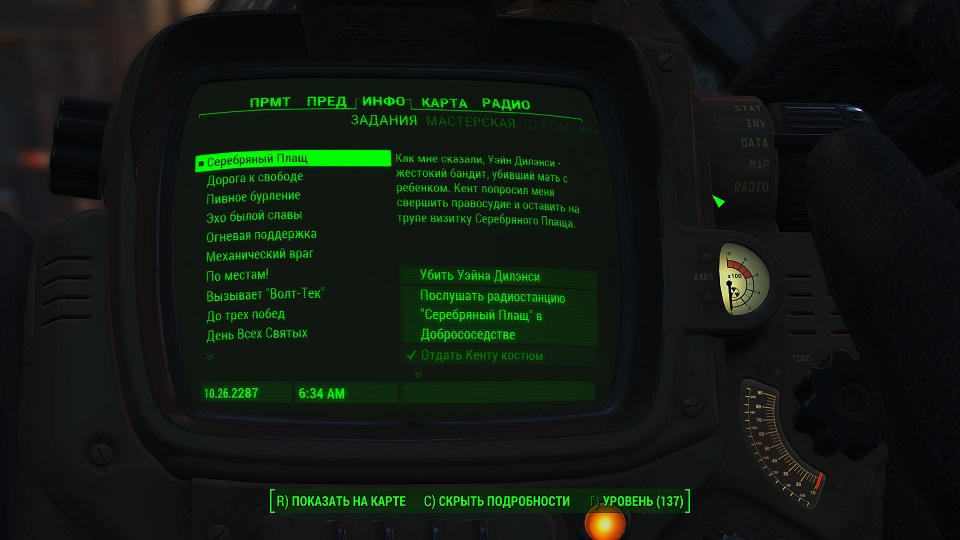Image resolution: width=960 pixels, height=540 pixels.
Task: Switch to the ПРМТ tab
Action: pyautogui.click(x=272, y=103)
